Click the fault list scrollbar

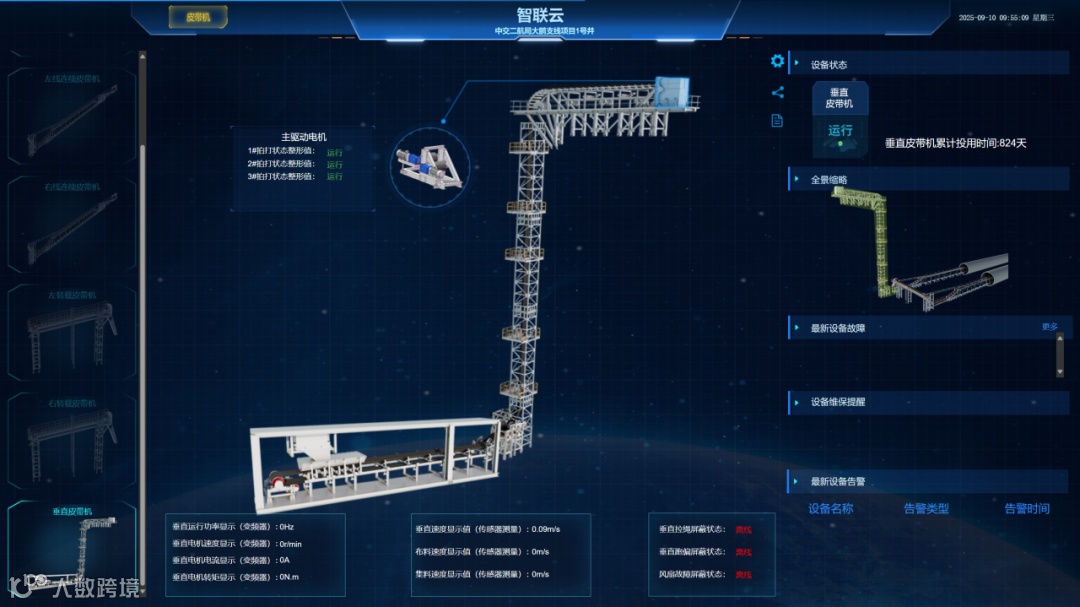coord(1060,355)
